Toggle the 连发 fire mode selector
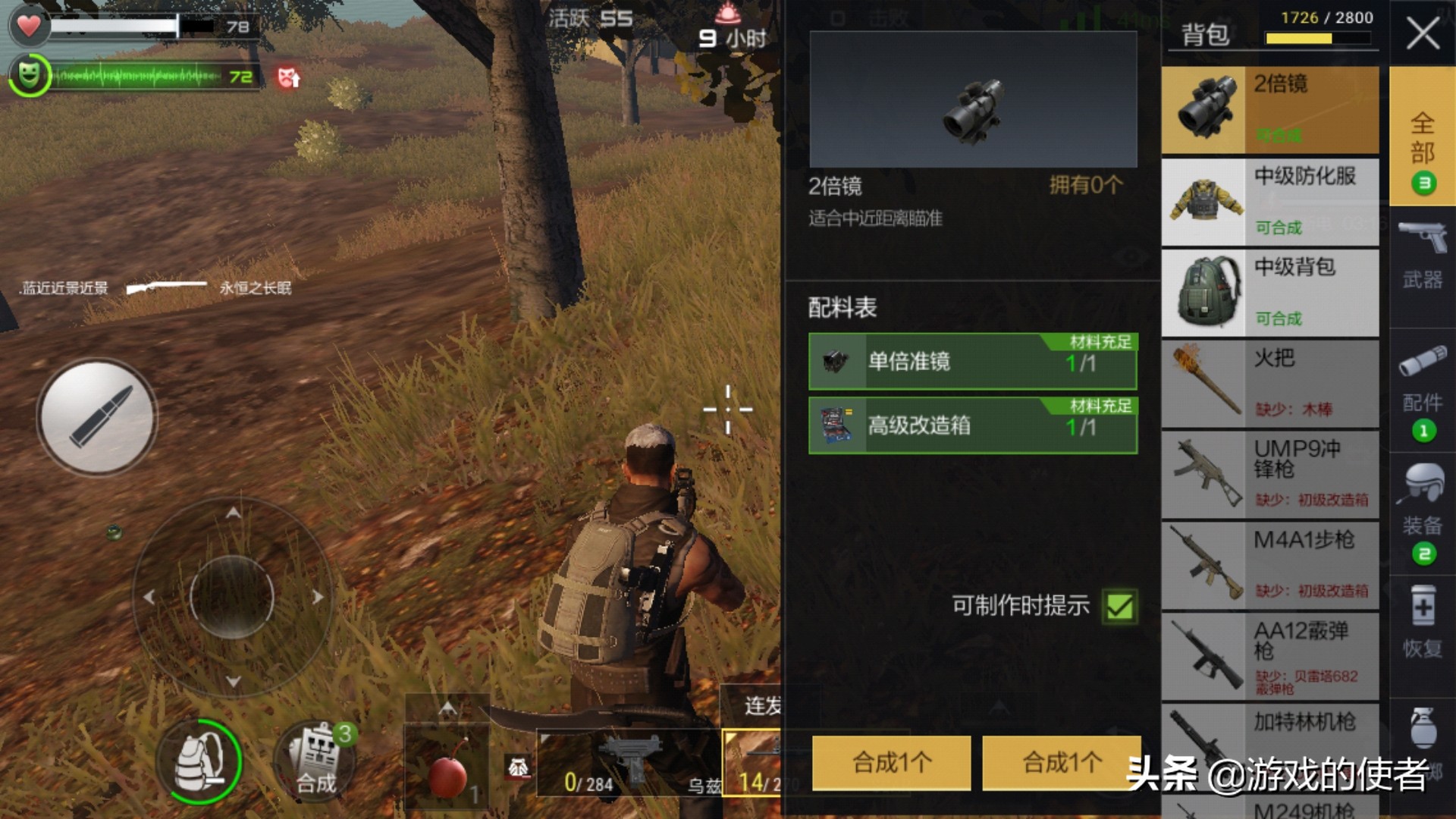1456x819 pixels. click(762, 705)
